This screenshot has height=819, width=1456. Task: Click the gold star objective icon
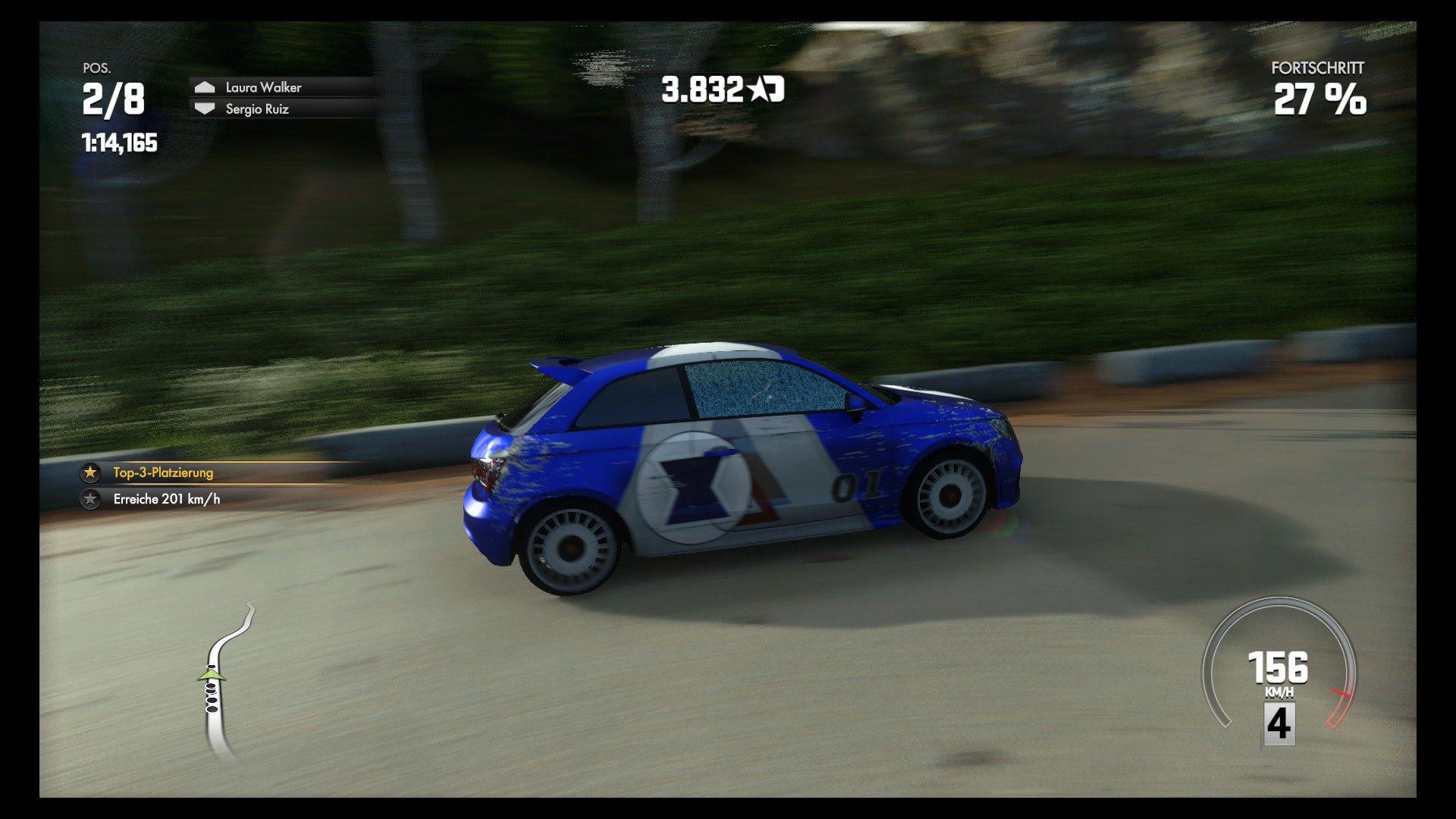[90, 472]
